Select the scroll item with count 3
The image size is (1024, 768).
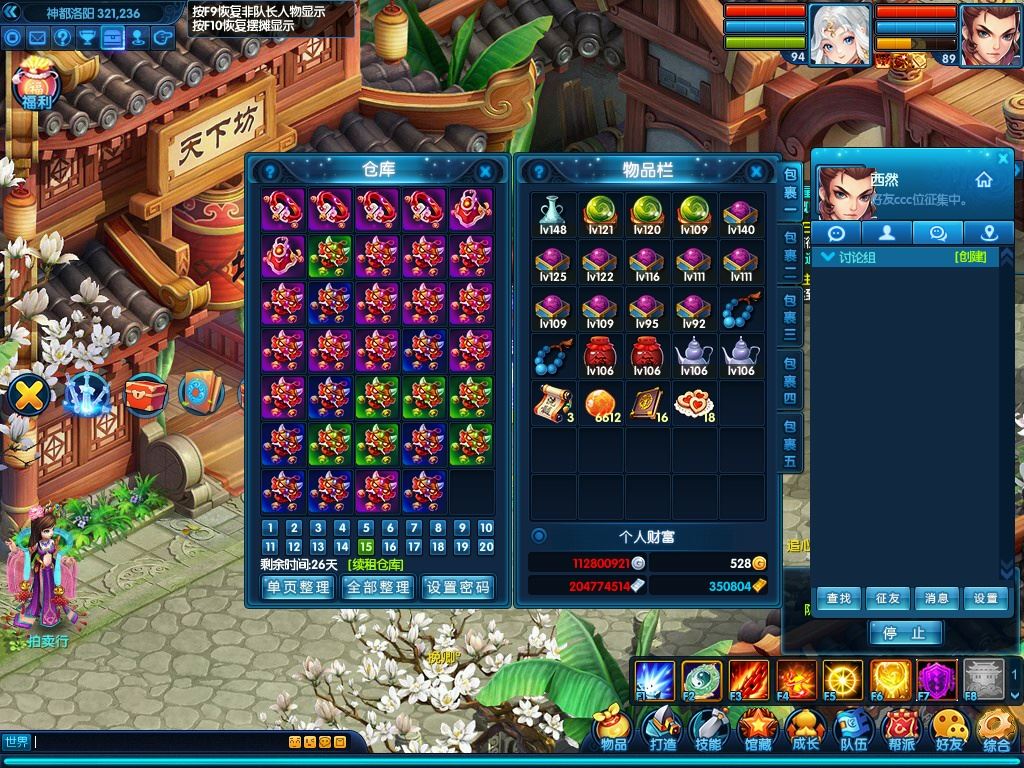(x=553, y=403)
